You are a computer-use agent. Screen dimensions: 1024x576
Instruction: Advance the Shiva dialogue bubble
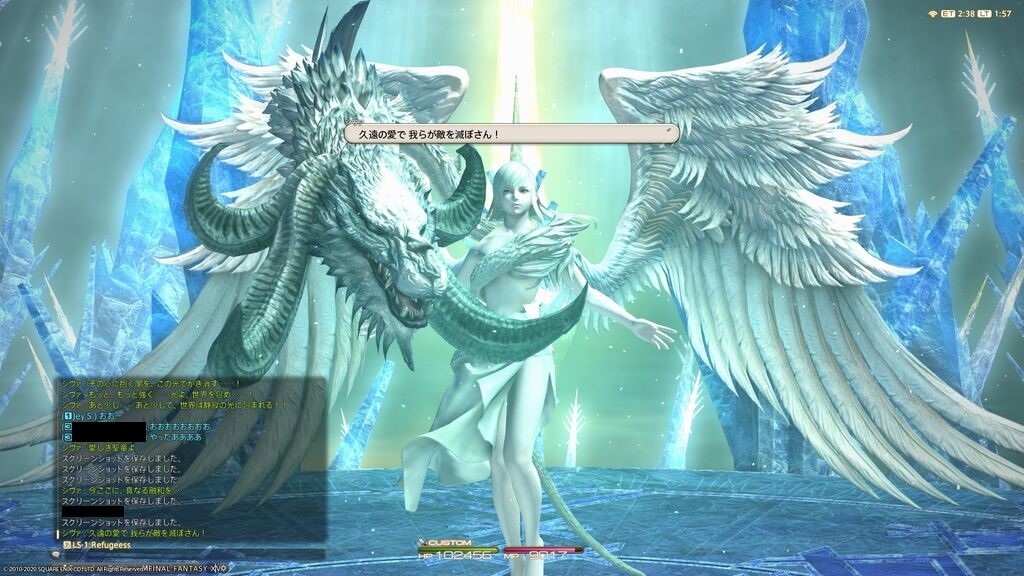[511, 134]
